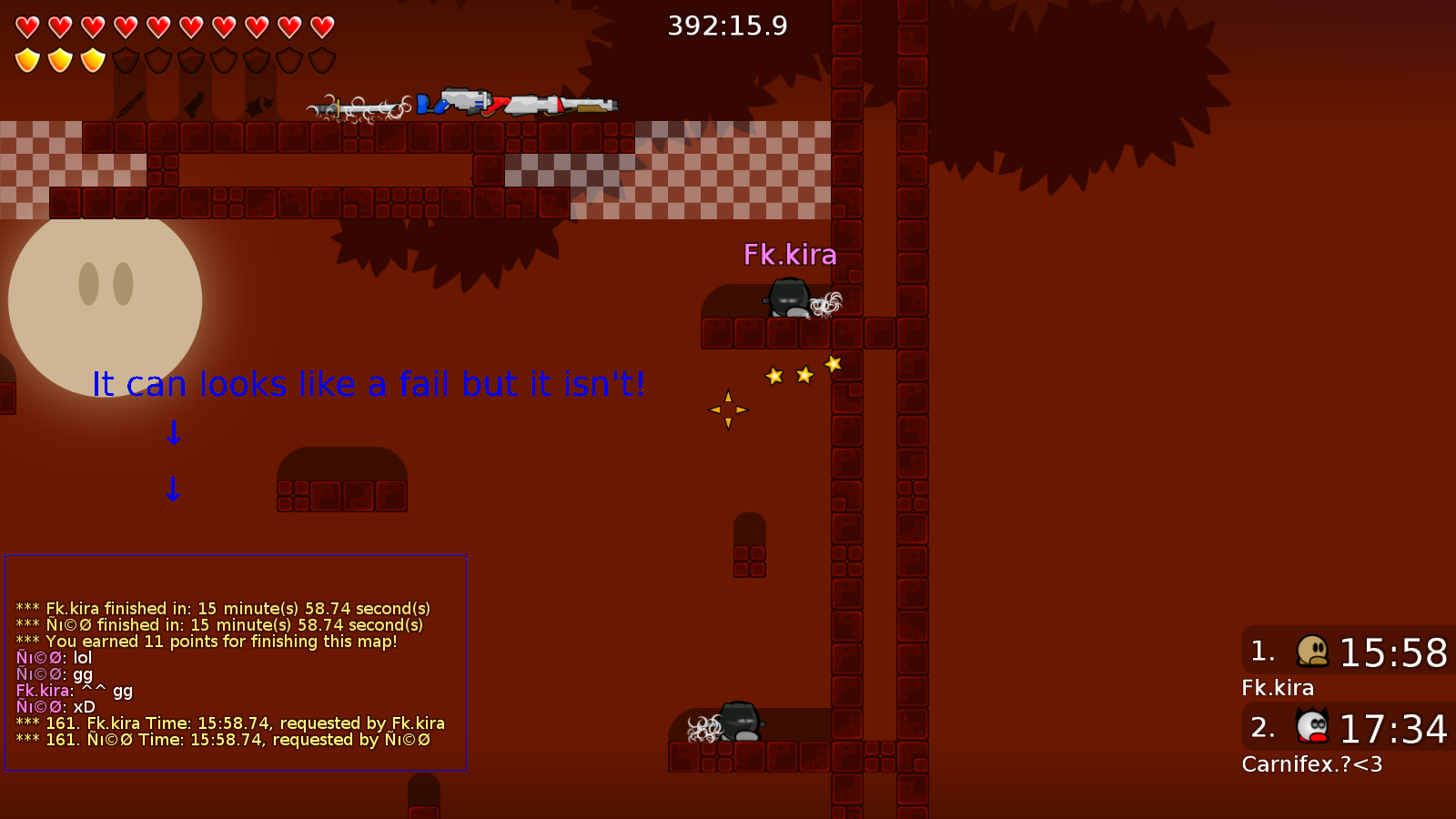This screenshot has height=819, width=1456.
Task: Click the chat line requesting Fk.kira's time
Action: [230, 723]
